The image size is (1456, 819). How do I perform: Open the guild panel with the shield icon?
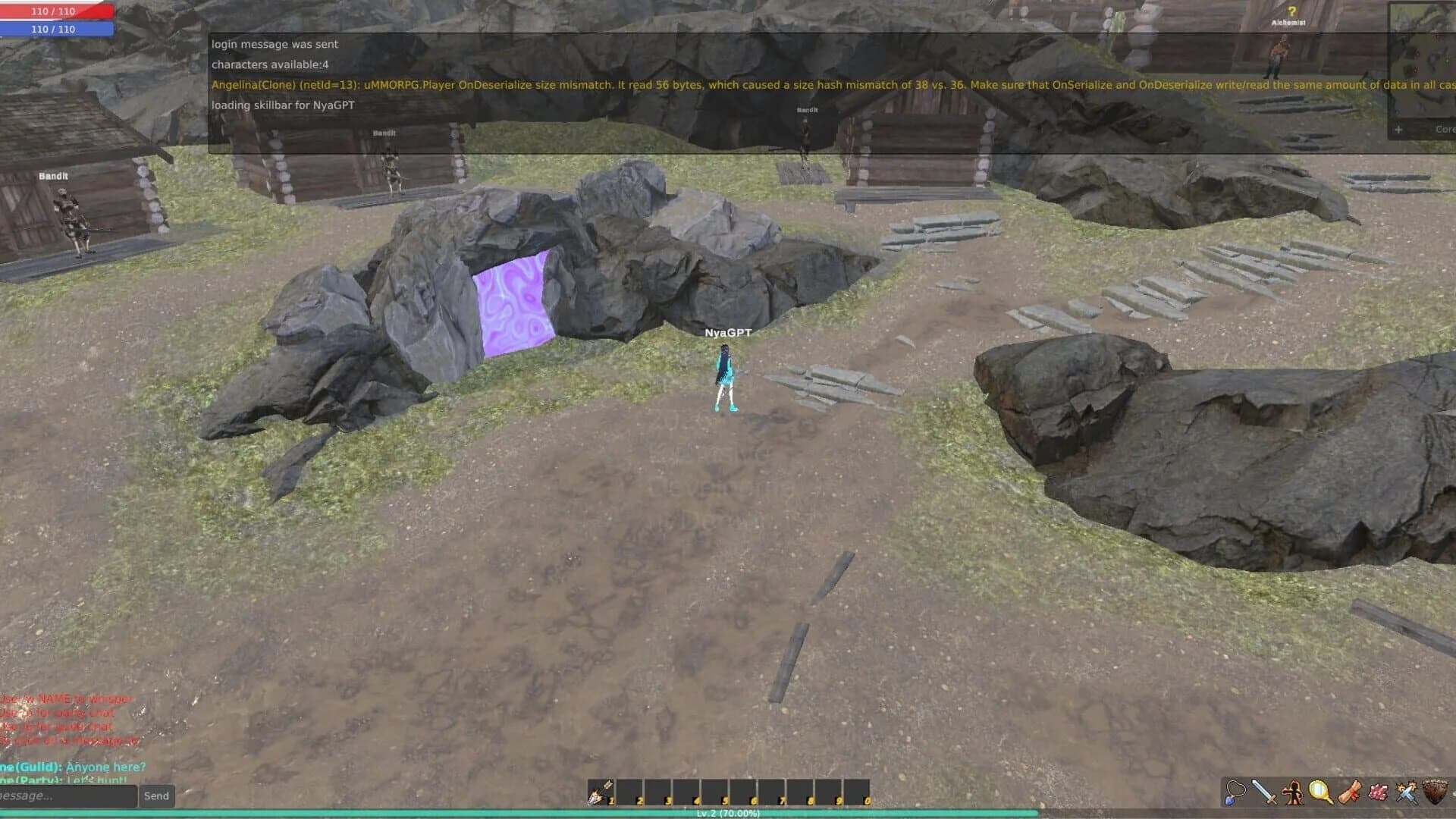(x=1435, y=792)
